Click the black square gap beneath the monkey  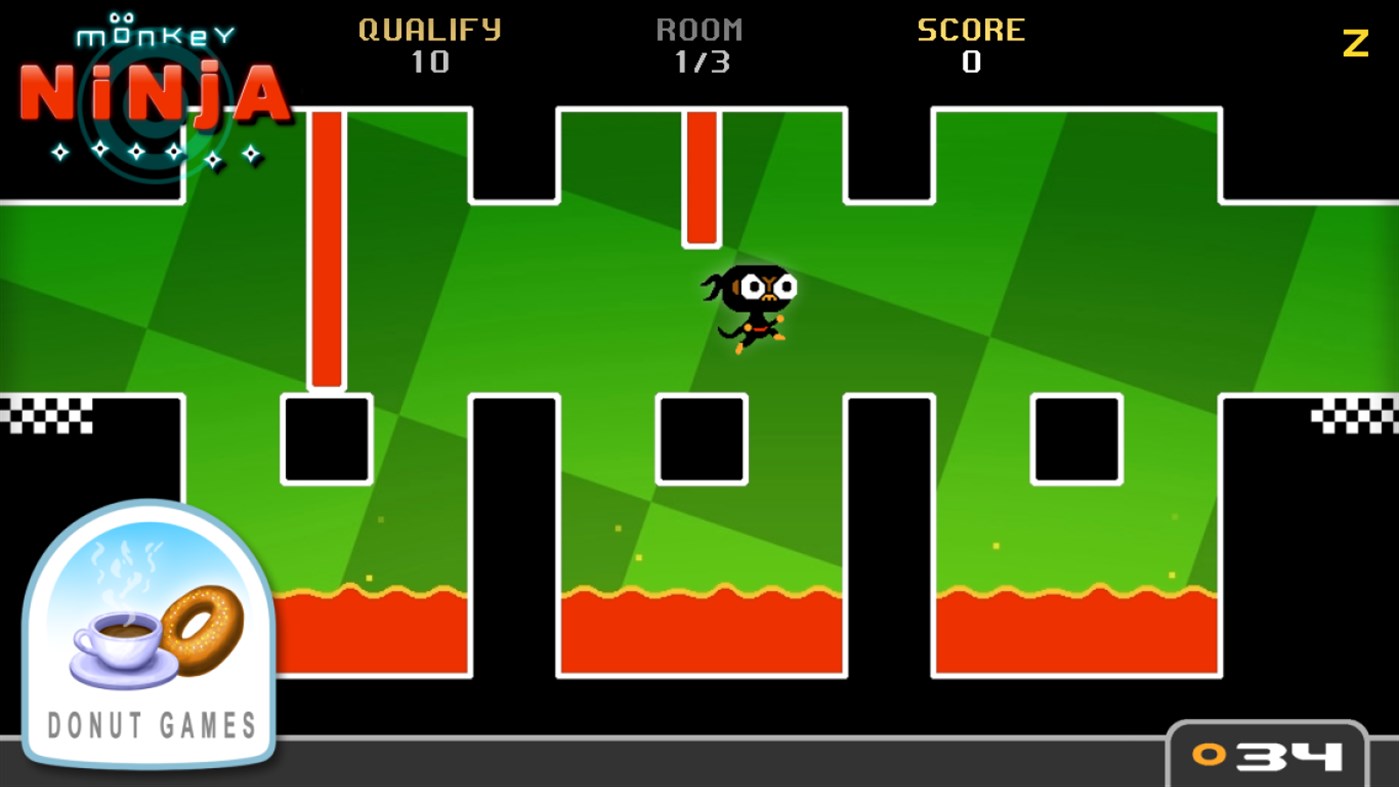point(700,437)
